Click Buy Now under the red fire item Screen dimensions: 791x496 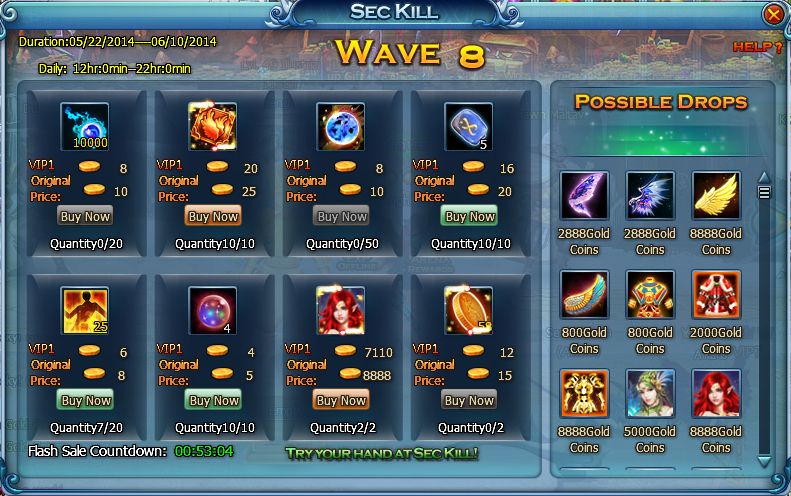pos(212,216)
